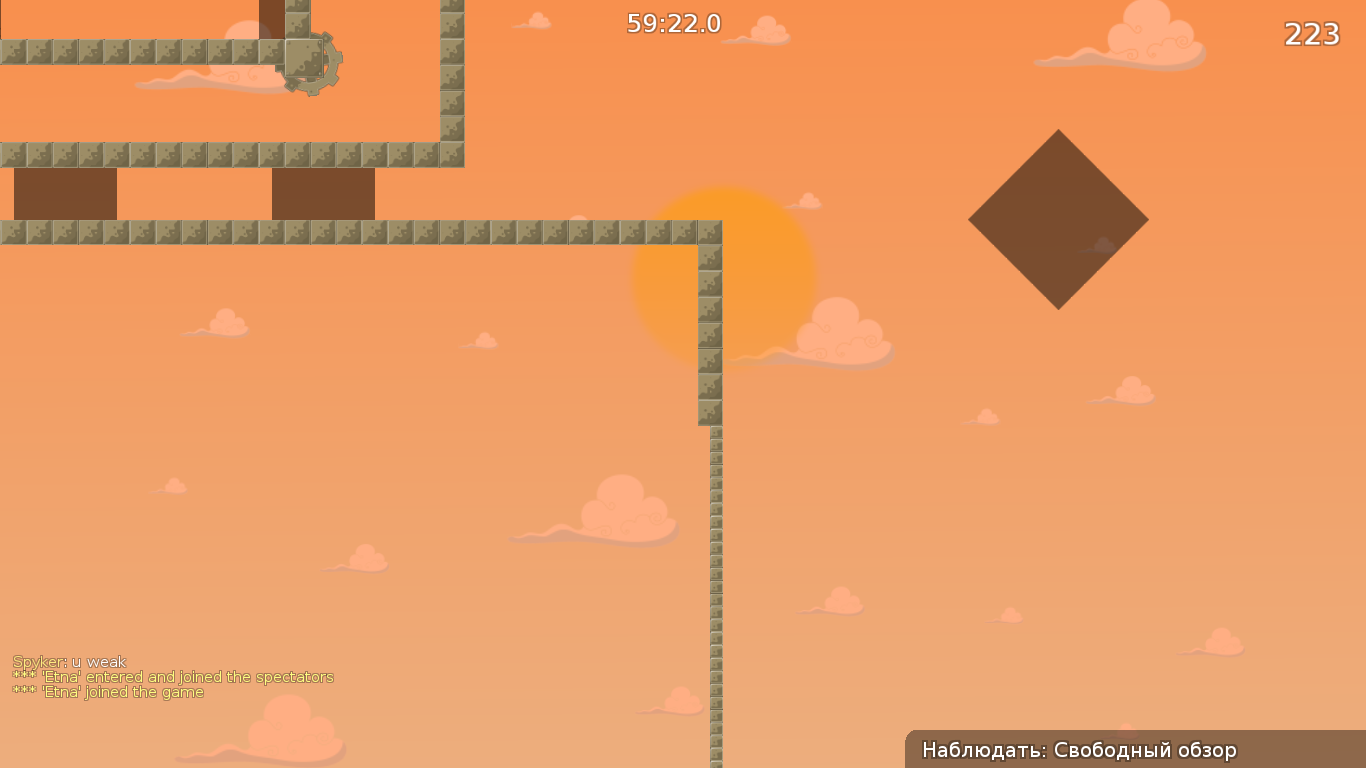This screenshot has height=768, width=1366.
Task: Open the match timer showing 59:22.0
Action: click(673, 24)
